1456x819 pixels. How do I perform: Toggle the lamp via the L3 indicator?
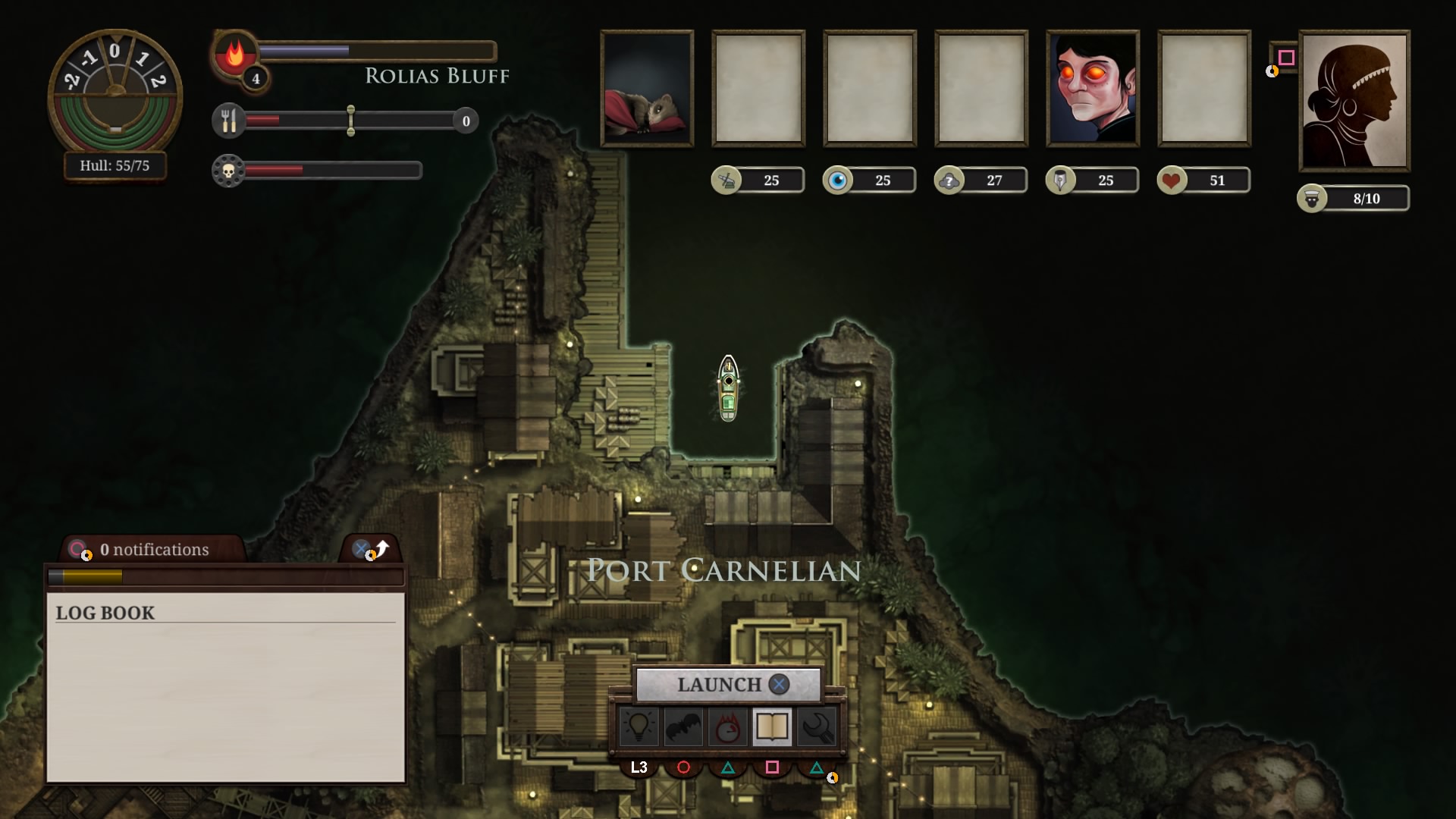click(x=639, y=767)
